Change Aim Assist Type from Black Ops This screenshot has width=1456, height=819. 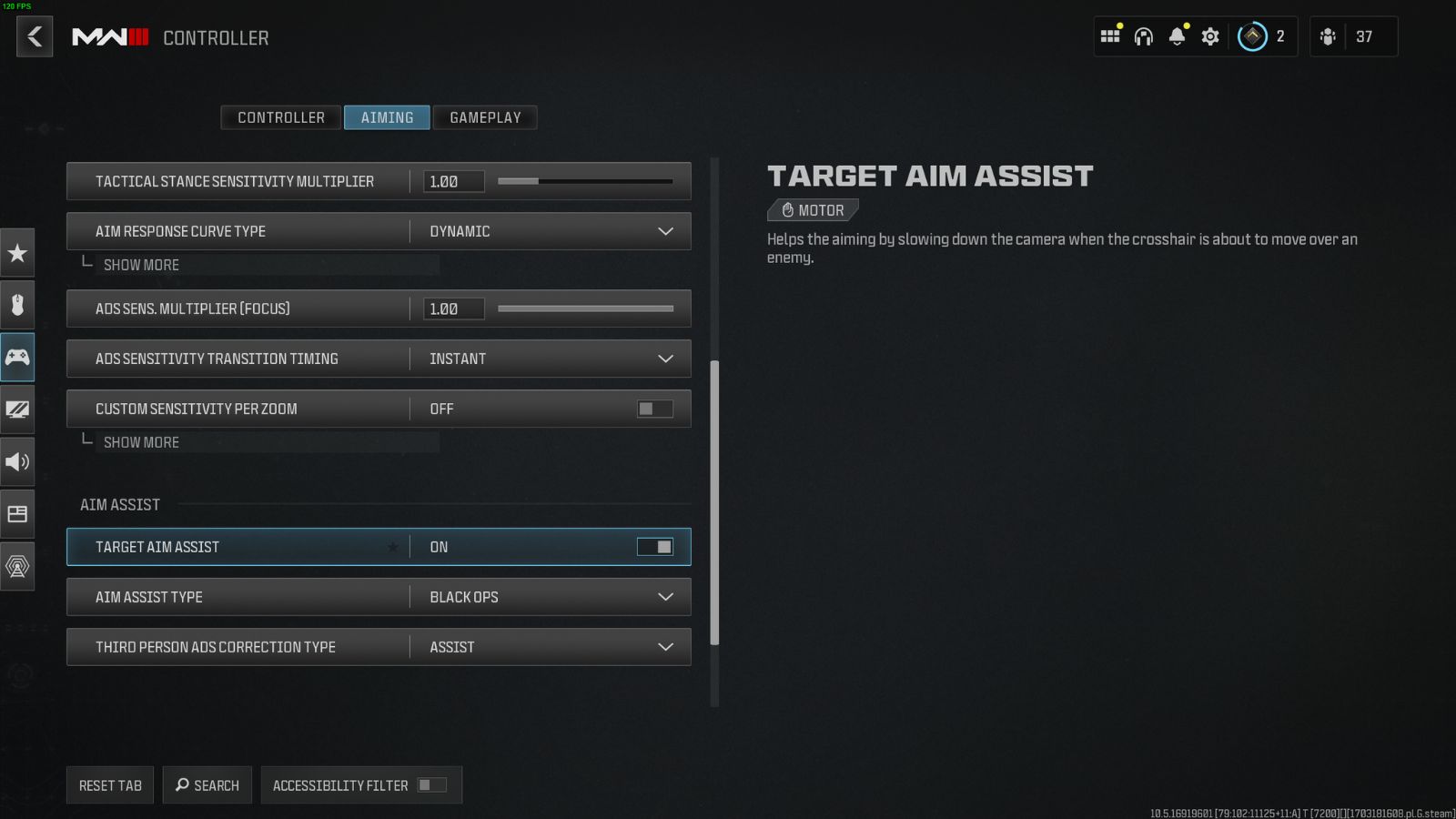665,597
